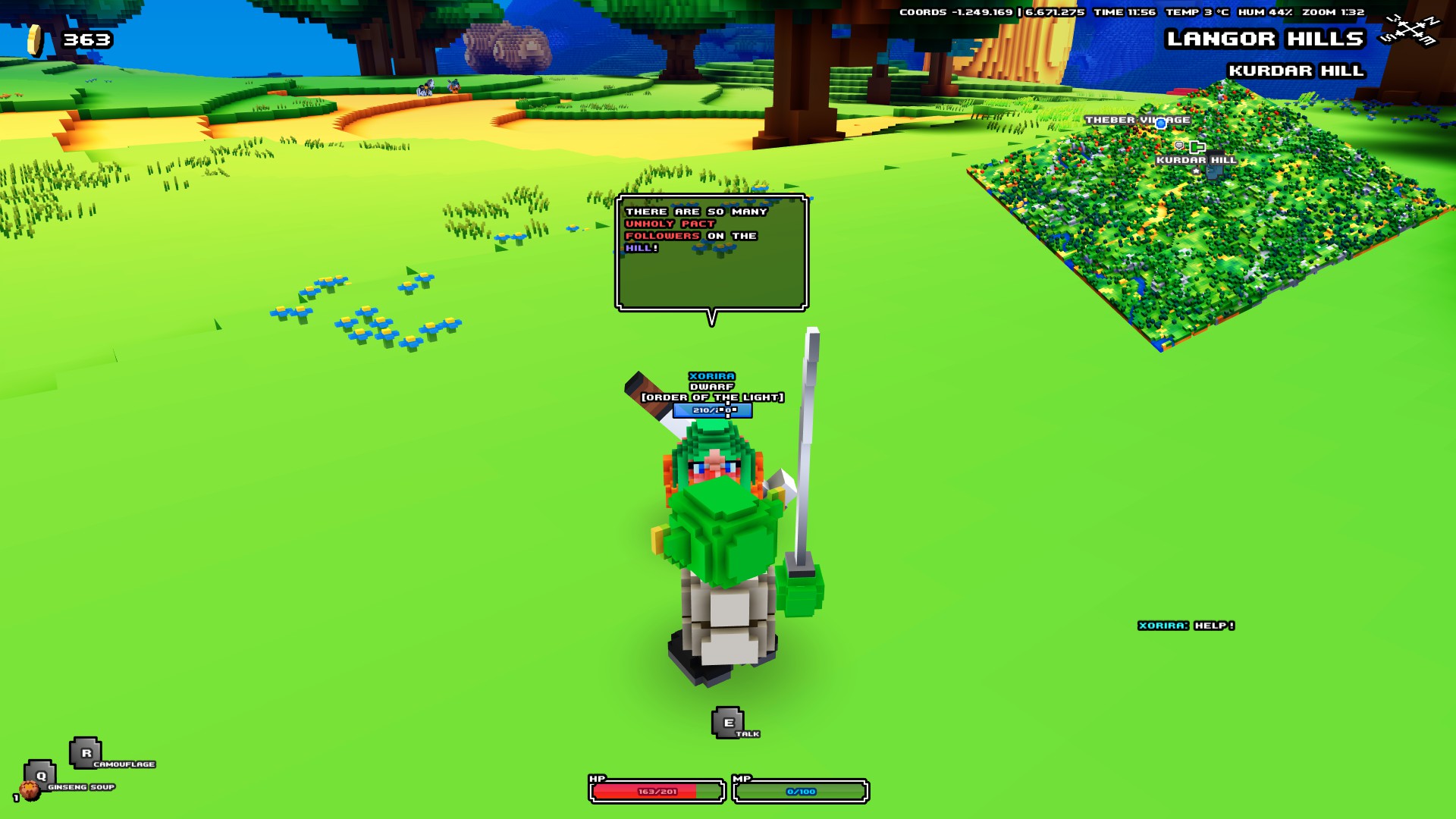This screenshot has width=1456, height=819.
Task: Click the gold coin currency icon
Action: click(x=33, y=38)
